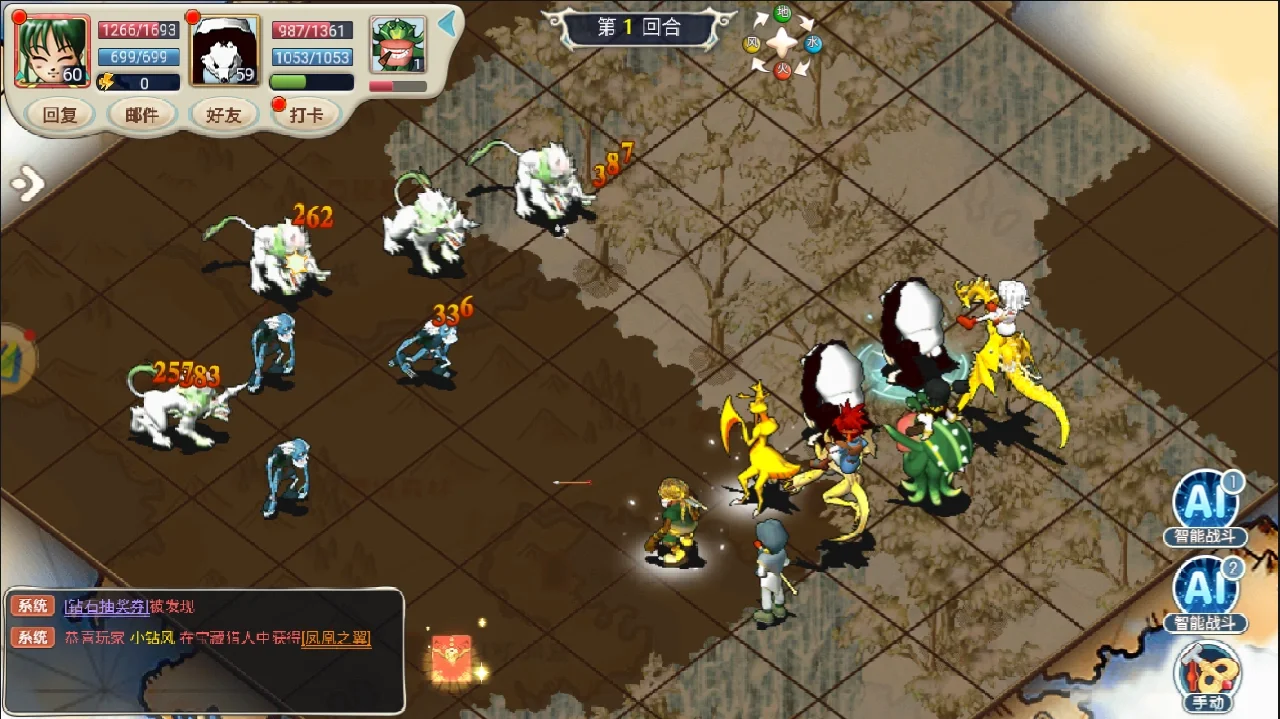Open the 邮件 mail button
This screenshot has height=719, width=1280.
(x=142, y=115)
